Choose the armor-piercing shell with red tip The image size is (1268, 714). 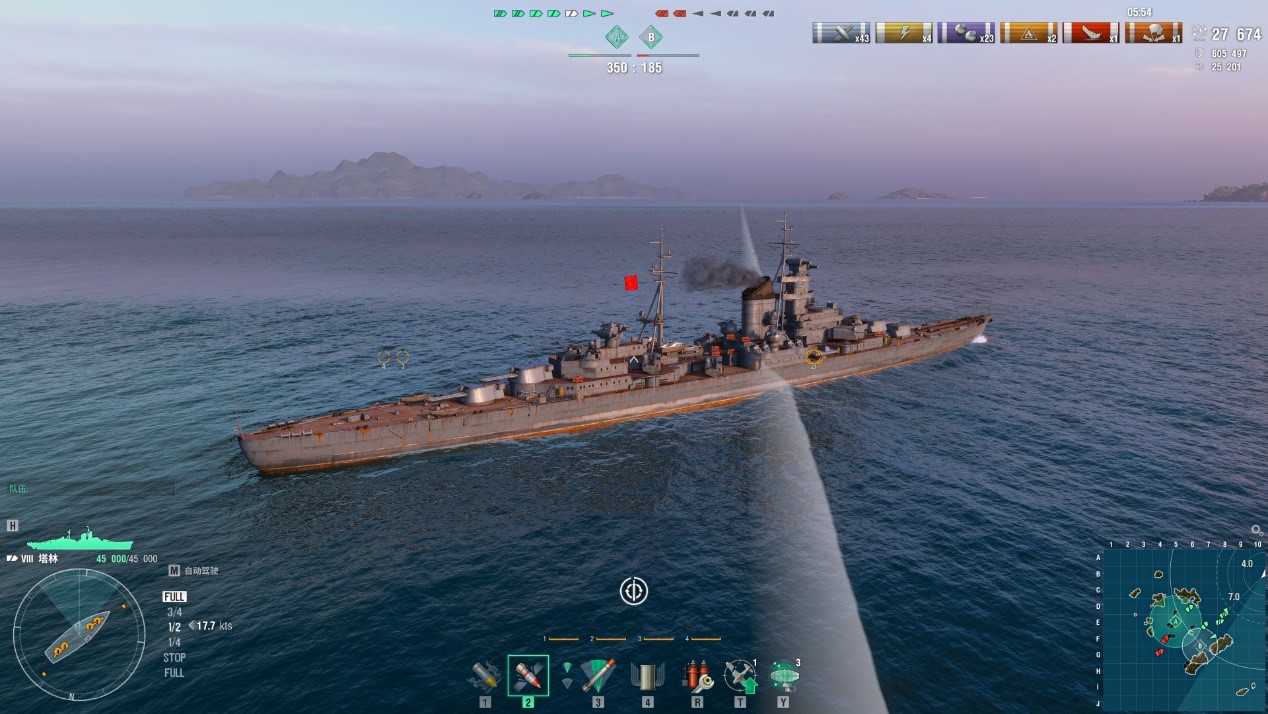click(x=528, y=676)
